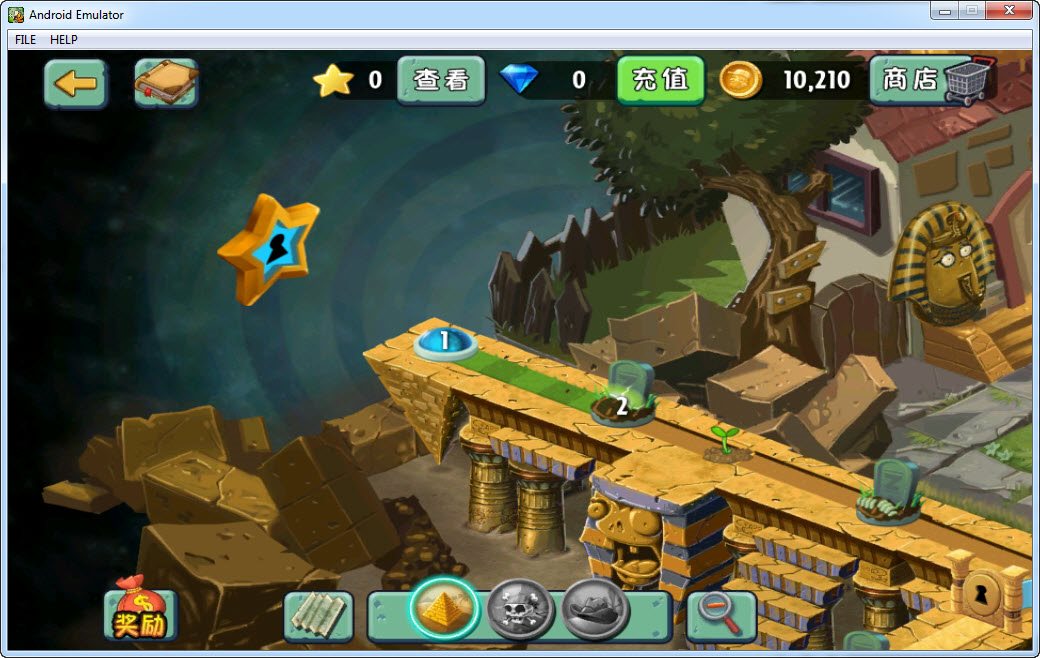The height and width of the screenshot is (658, 1040).
Task: Open the 奖励 rewards money bag
Action: (140, 611)
